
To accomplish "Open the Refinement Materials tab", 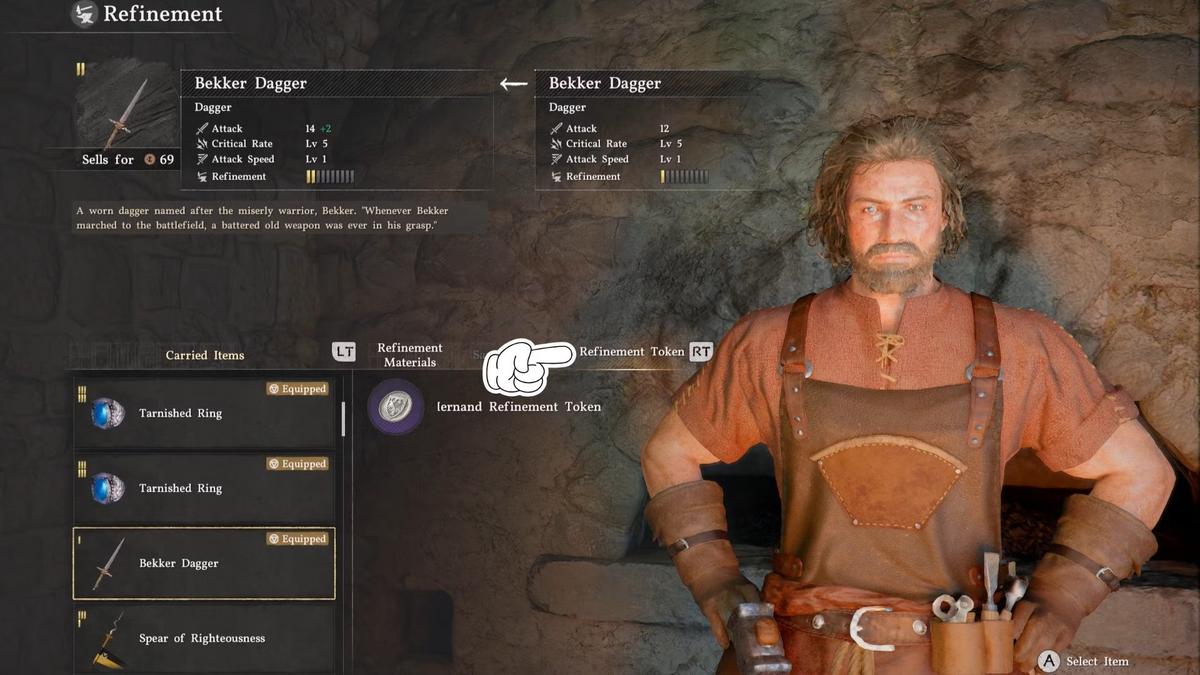I will 410,355.
